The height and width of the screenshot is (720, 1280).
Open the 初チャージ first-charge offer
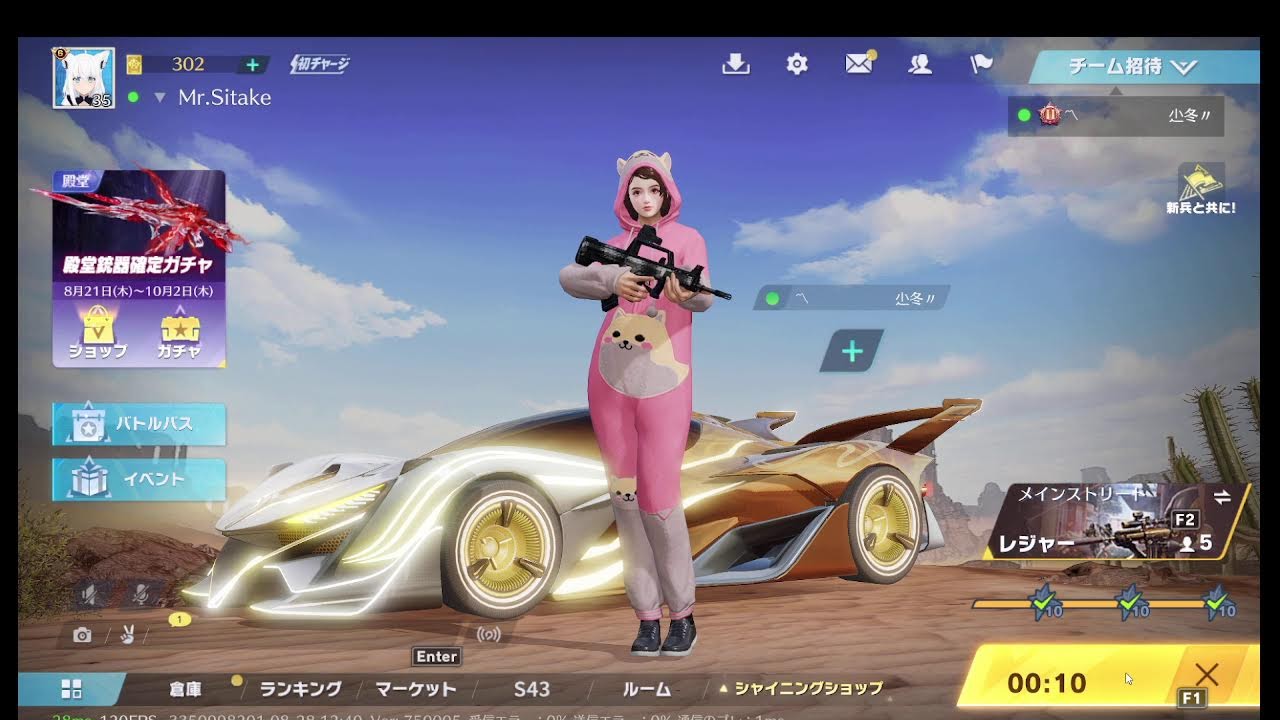click(x=320, y=65)
